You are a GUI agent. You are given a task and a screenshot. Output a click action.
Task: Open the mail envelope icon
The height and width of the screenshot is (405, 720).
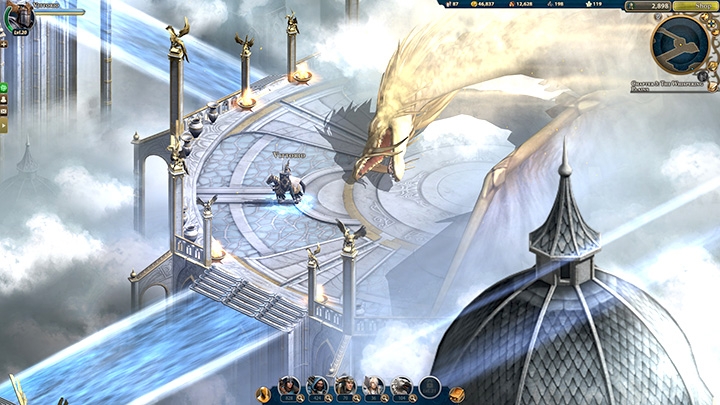(3, 112)
